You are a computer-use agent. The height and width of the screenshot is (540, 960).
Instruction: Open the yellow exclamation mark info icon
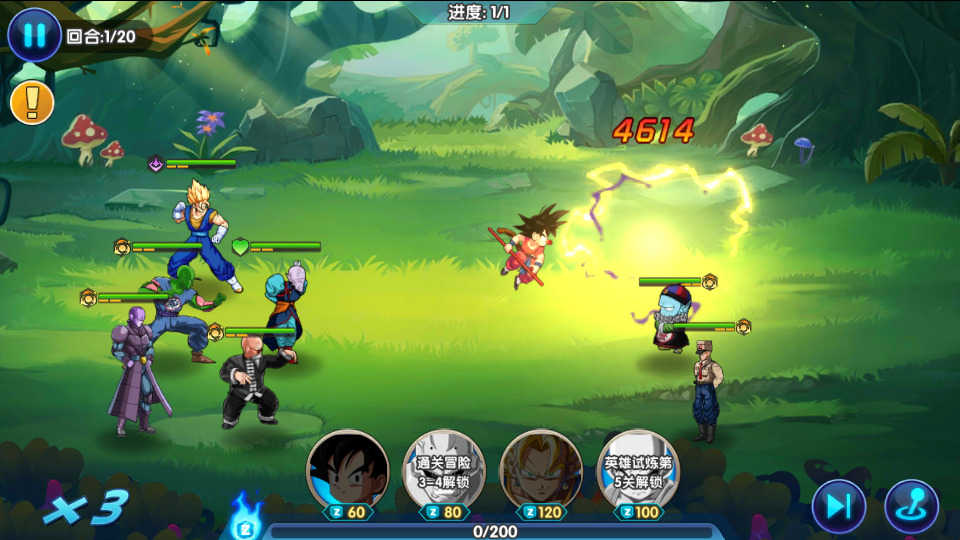click(x=32, y=102)
